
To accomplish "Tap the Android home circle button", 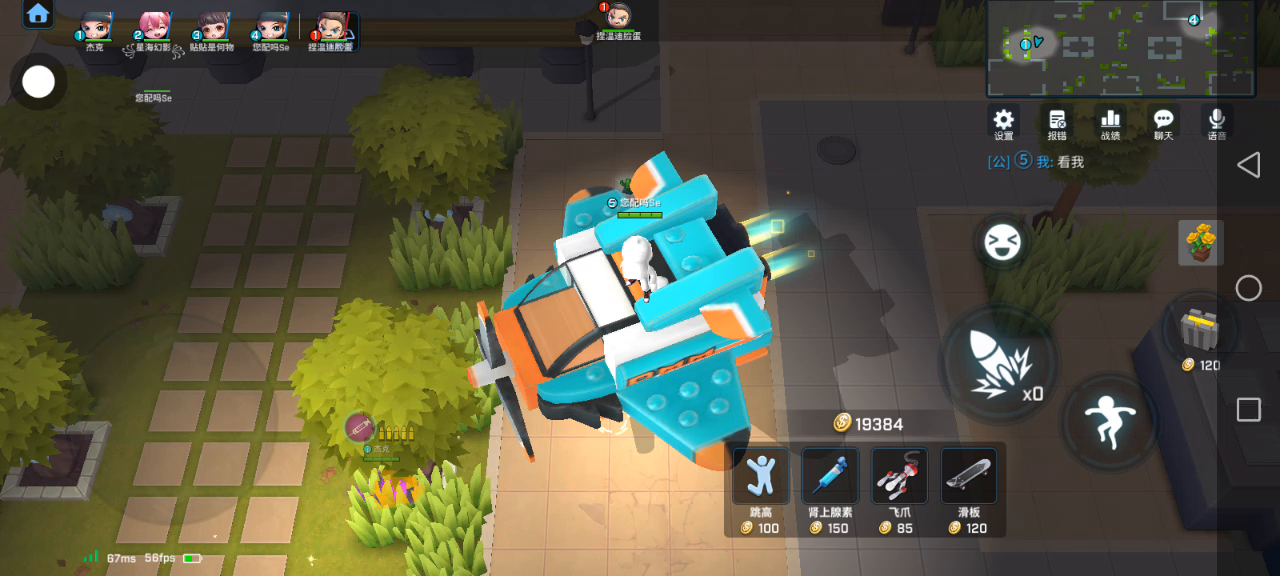I will pyautogui.click(x=1248, y=288).
